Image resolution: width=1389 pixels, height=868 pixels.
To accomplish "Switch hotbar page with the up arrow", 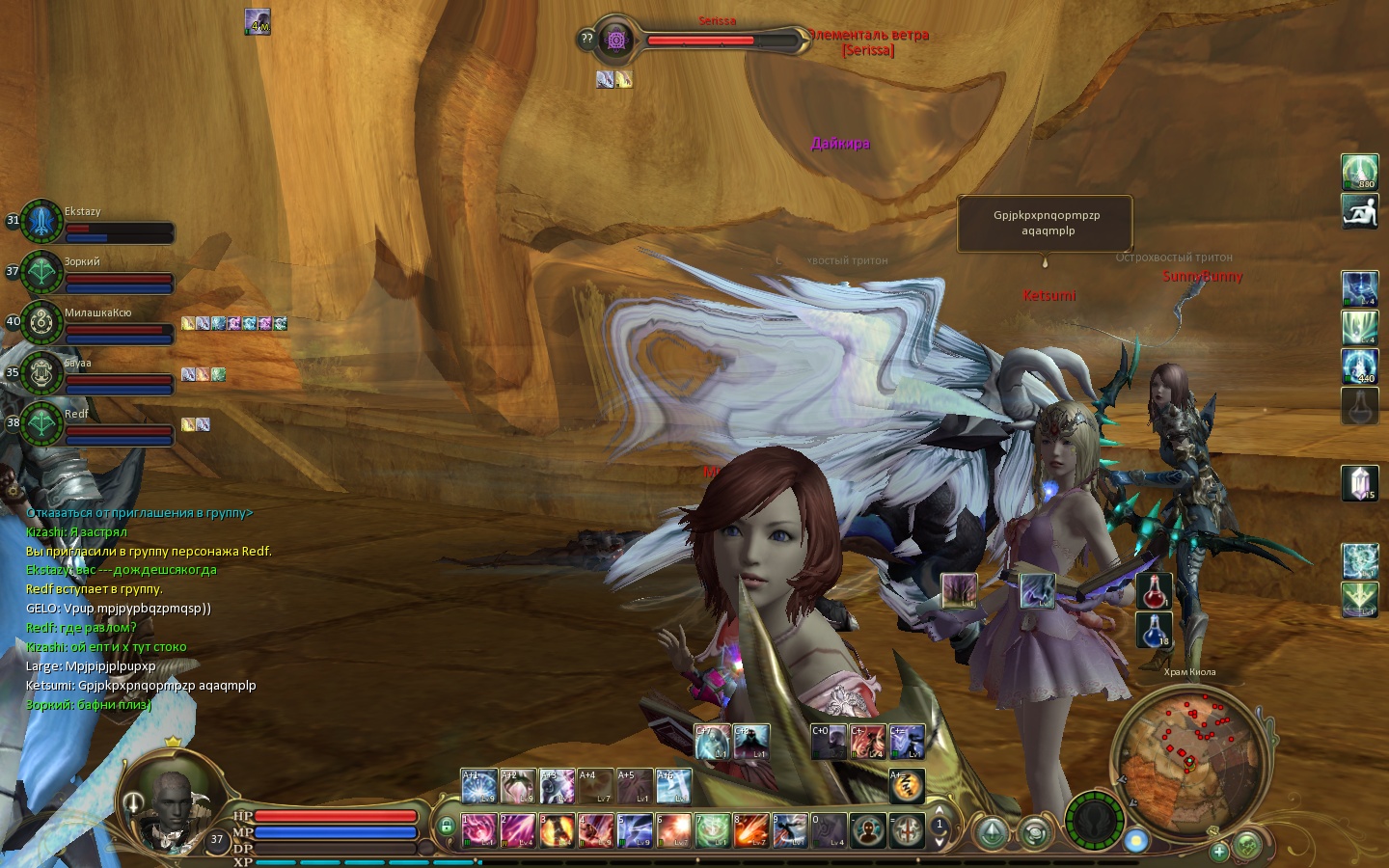I will point(940,811).
